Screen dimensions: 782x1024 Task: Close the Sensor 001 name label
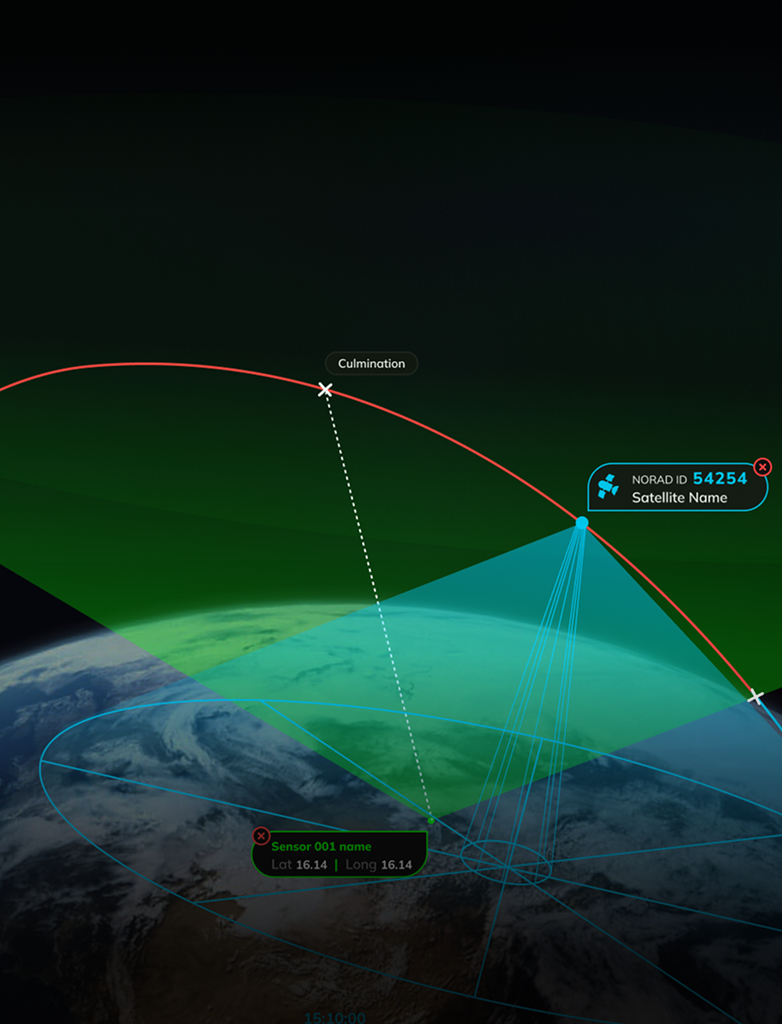click(x=261, y=836)
